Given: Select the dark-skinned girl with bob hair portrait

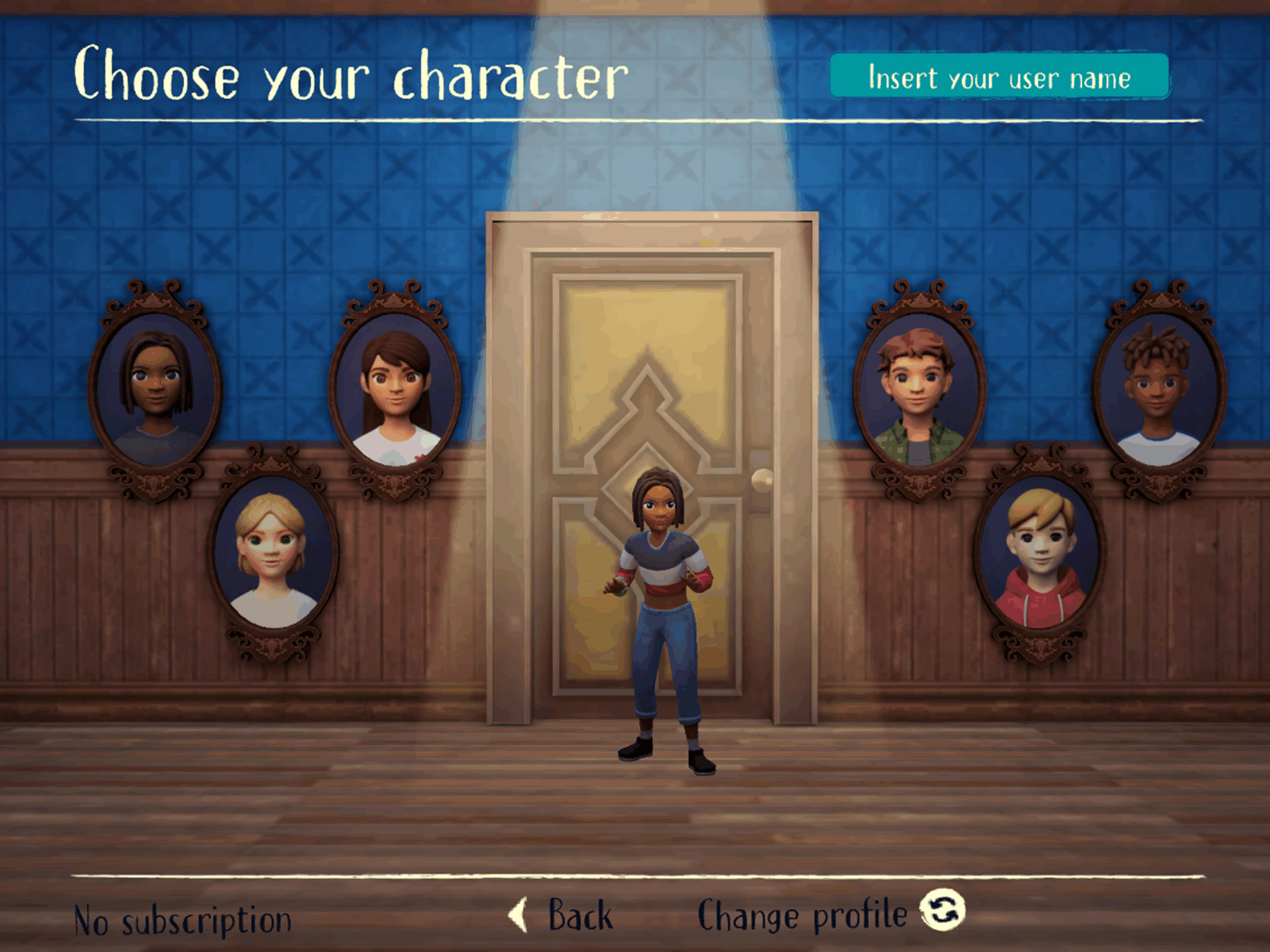Looking at the screenshot, I should (x=155, y=390).
